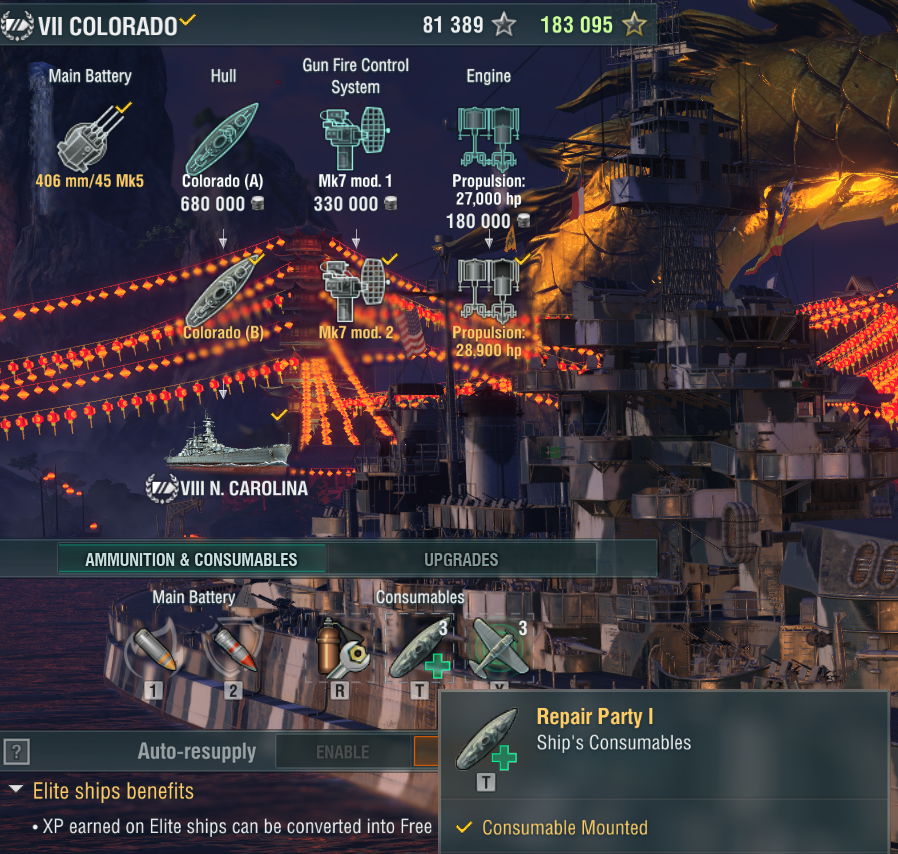Select the Colorado (B) hull module

pos(222,291)
